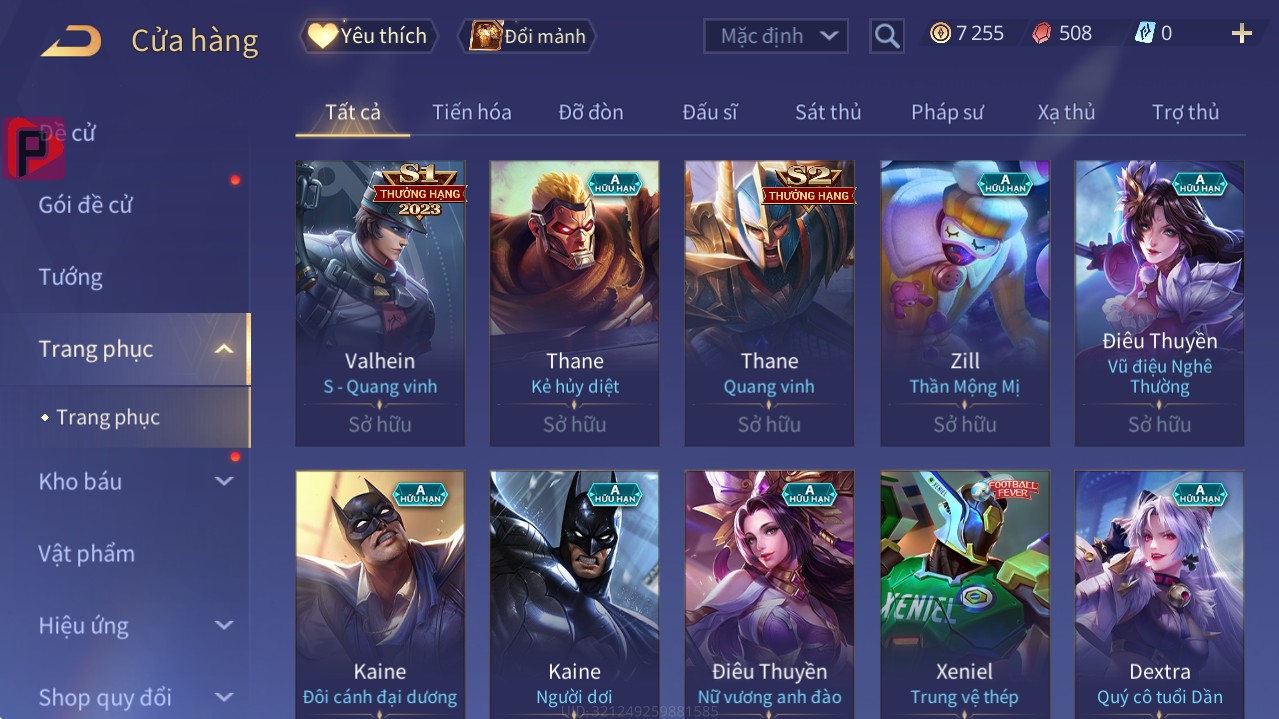Screen dimensions: 1279x719
Task: Click the magnifier search button
Action: point(886,36)
